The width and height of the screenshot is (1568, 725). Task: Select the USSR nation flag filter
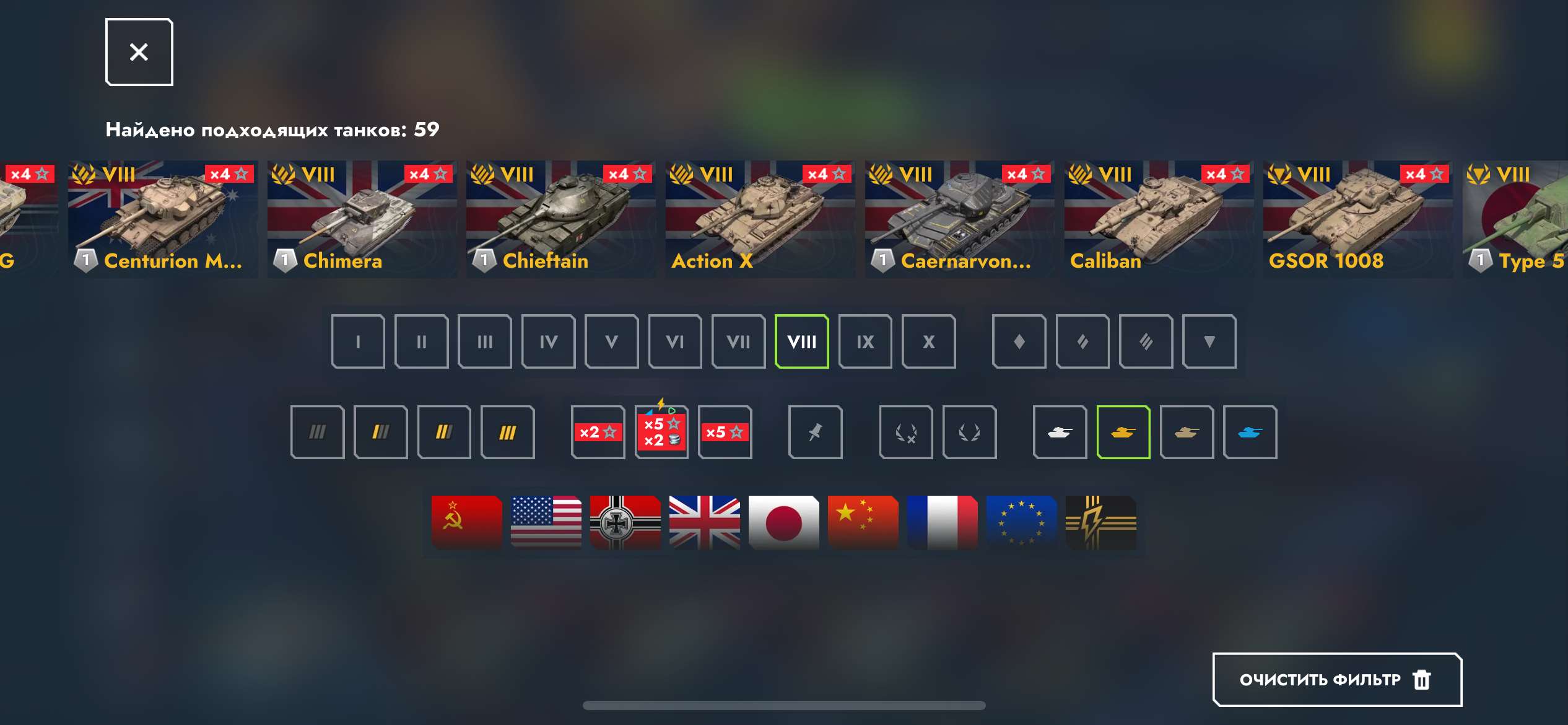(x=466, y=522)
